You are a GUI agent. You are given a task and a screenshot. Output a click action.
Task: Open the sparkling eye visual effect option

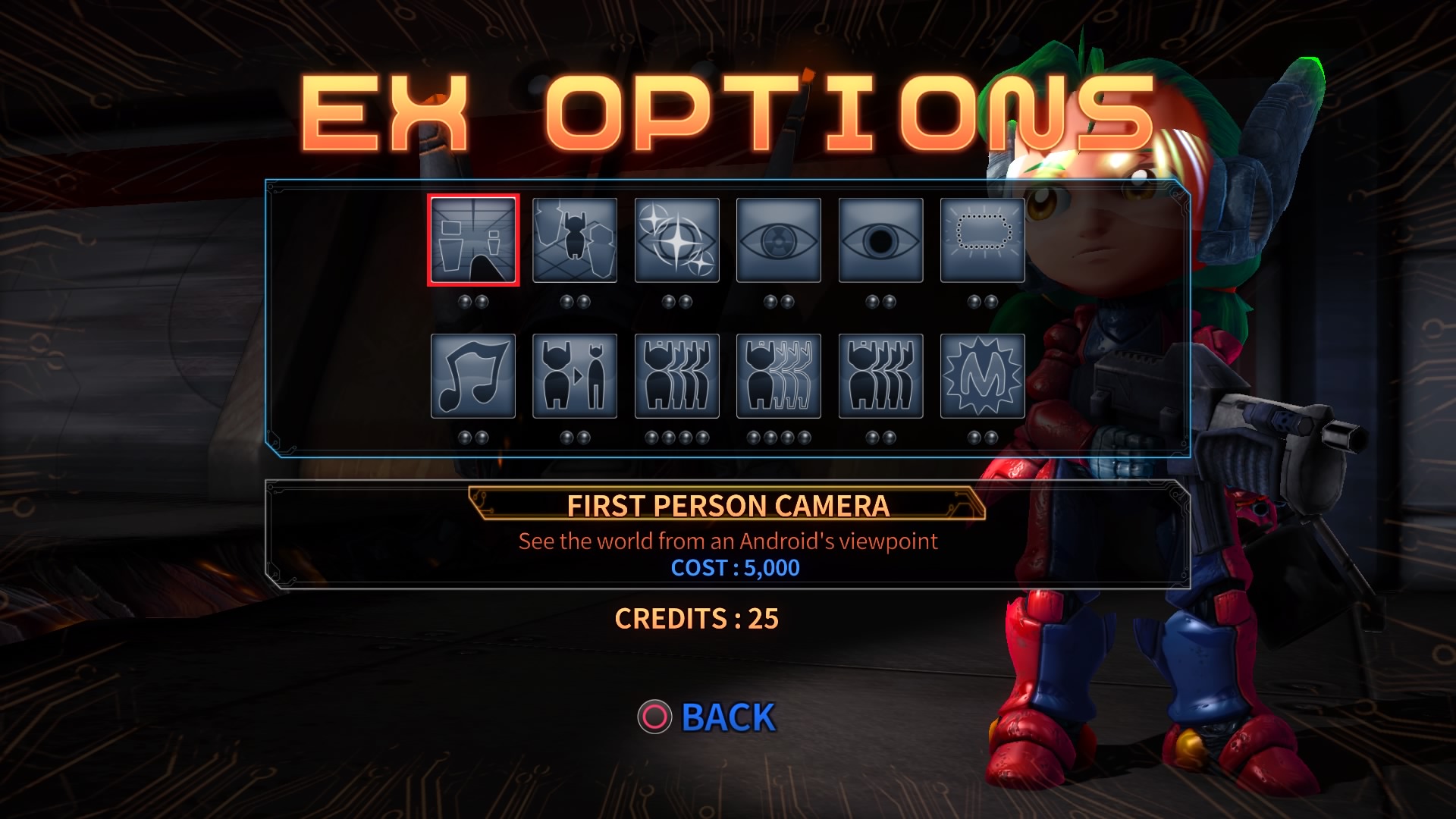point(676,240)
